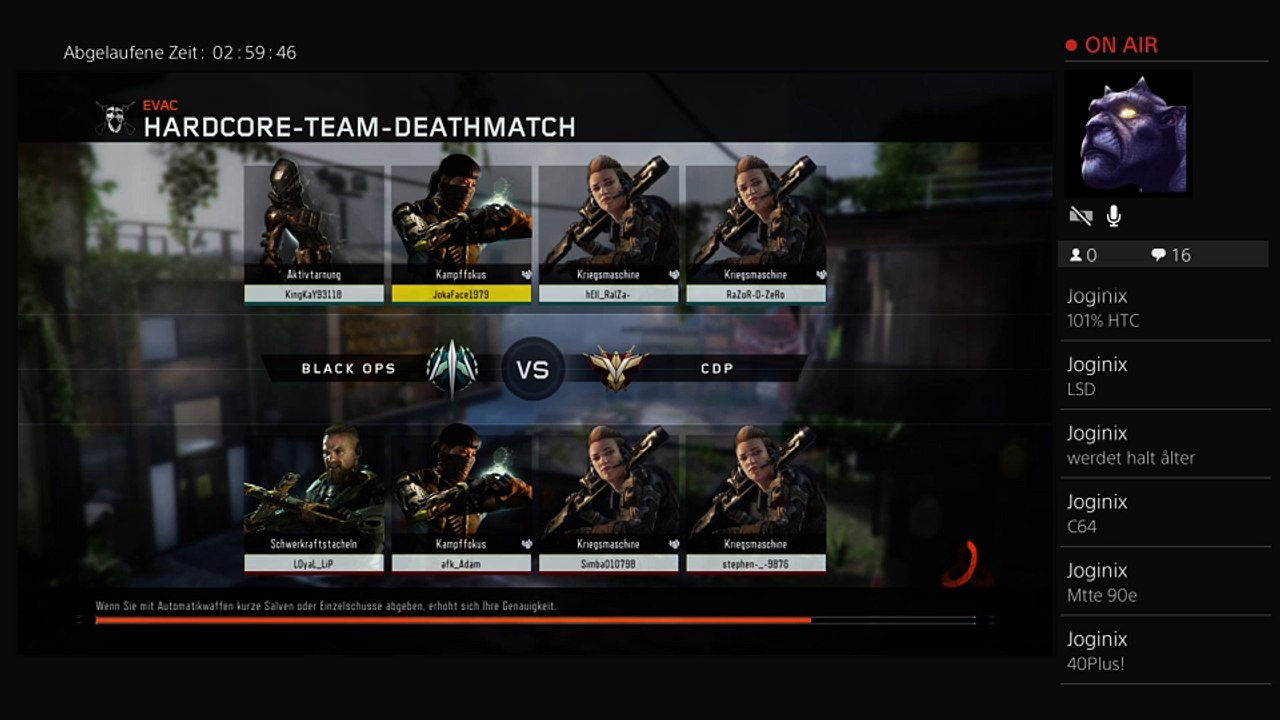Click the CDP team emblem
Viewport: 1280px width, 720px height.
coord(617,369)
